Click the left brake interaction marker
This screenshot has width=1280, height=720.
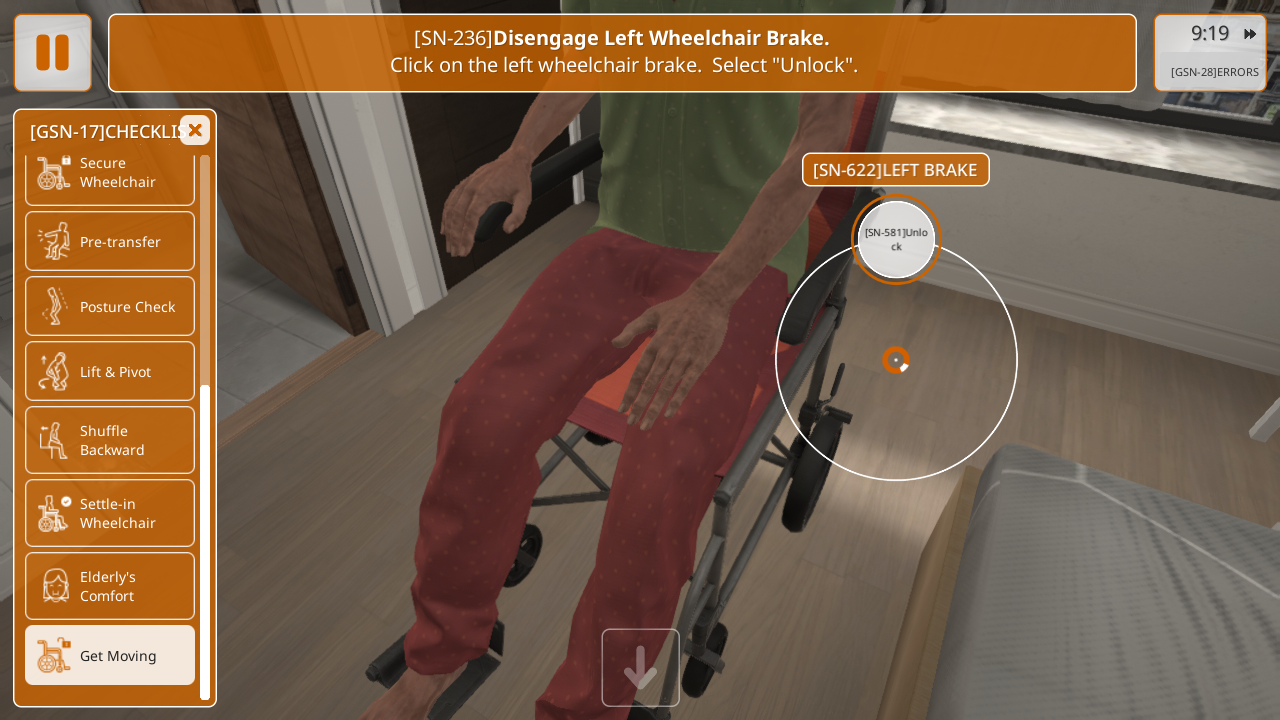pos(896,360)
